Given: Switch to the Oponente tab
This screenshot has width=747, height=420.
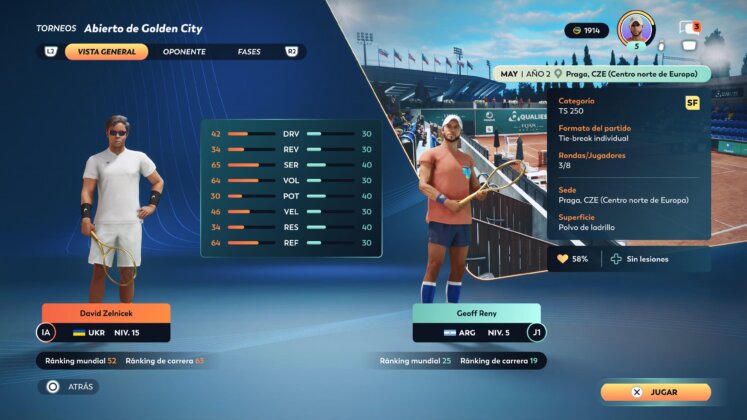Looking at the screenshot, I should (184, 51).
